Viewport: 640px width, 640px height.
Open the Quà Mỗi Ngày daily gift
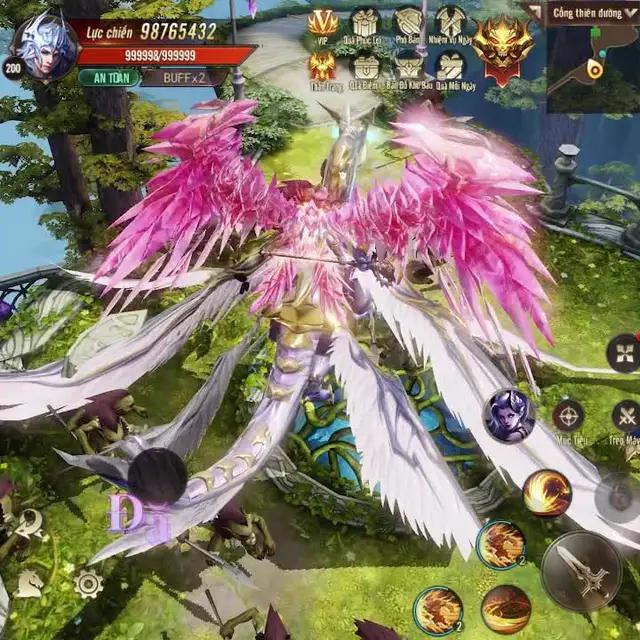coord(451,68)
